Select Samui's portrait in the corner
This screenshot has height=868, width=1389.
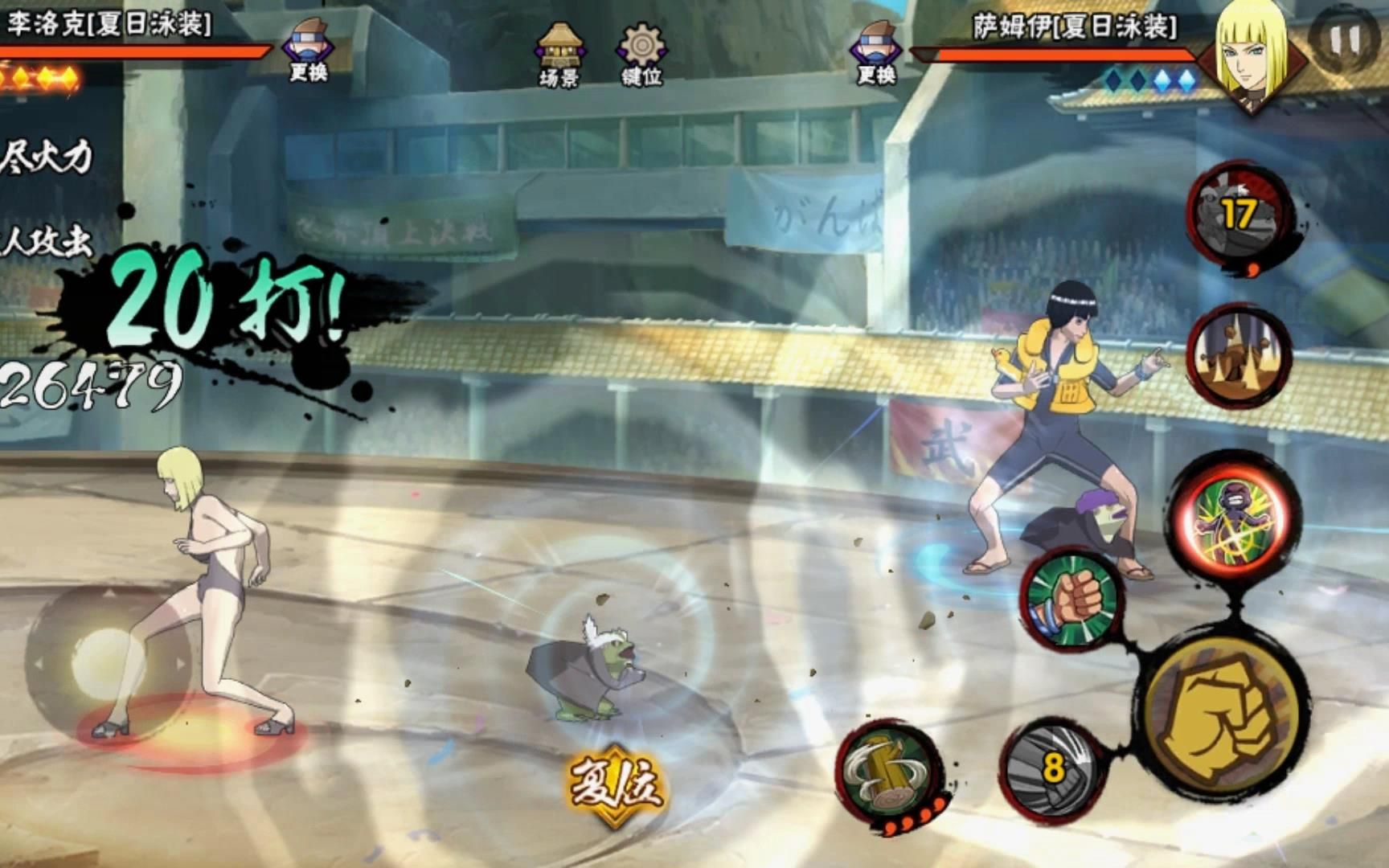pos(1251,48)
